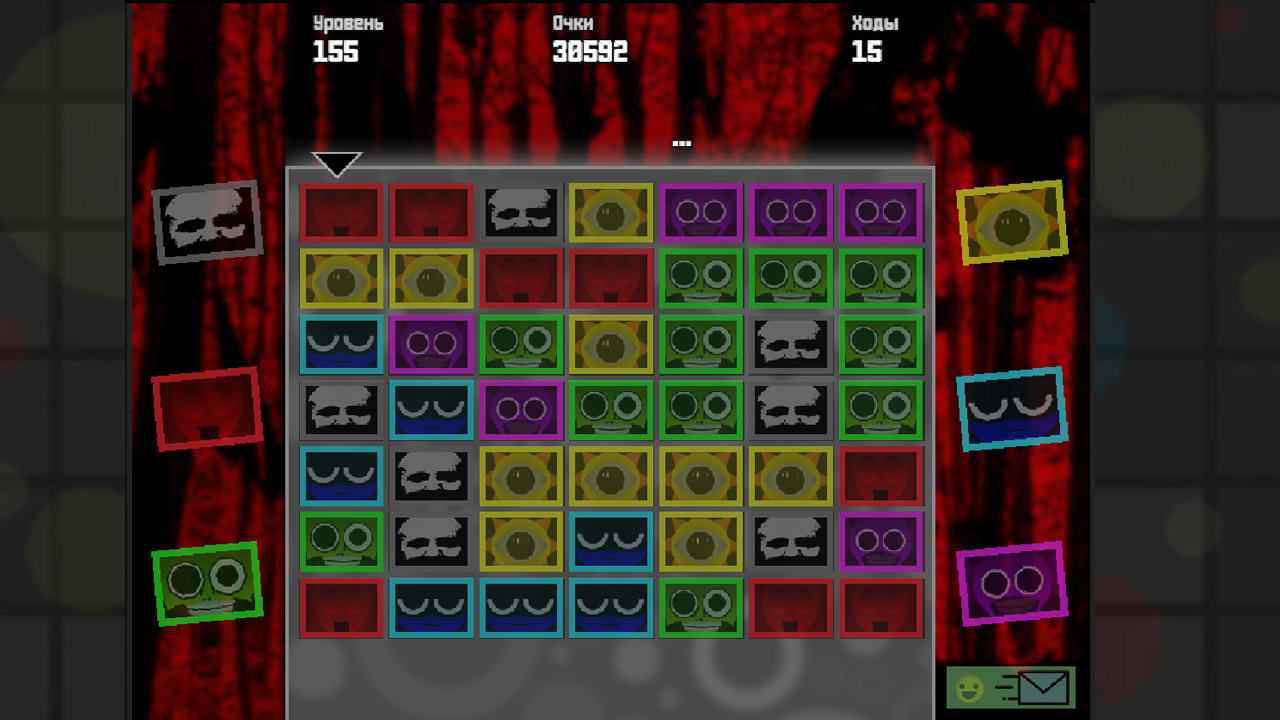
Task: Click the black triangle marker above the board
Action: tap(337, 162)
